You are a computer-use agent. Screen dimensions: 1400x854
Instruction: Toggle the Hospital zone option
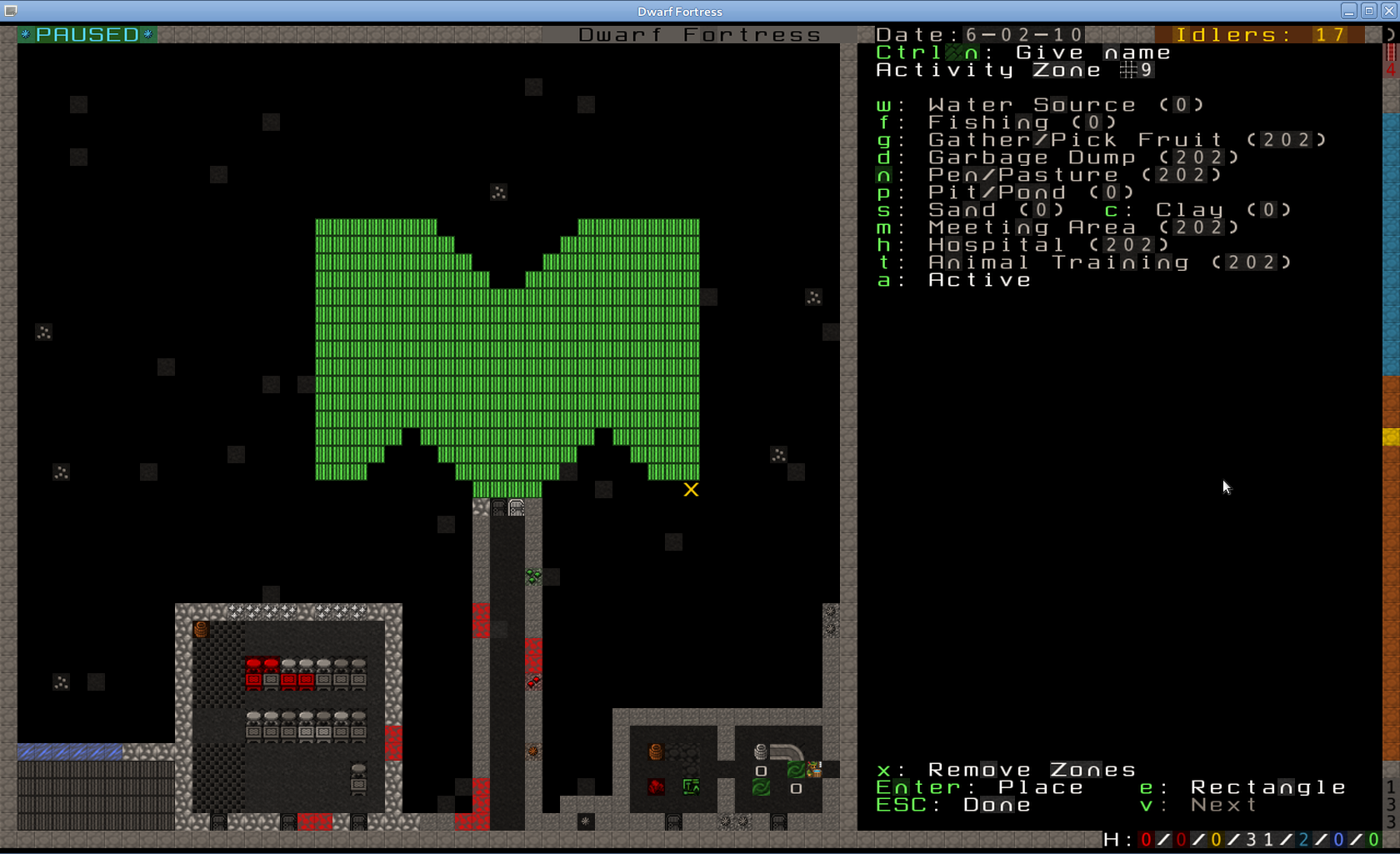pos(997,245)
